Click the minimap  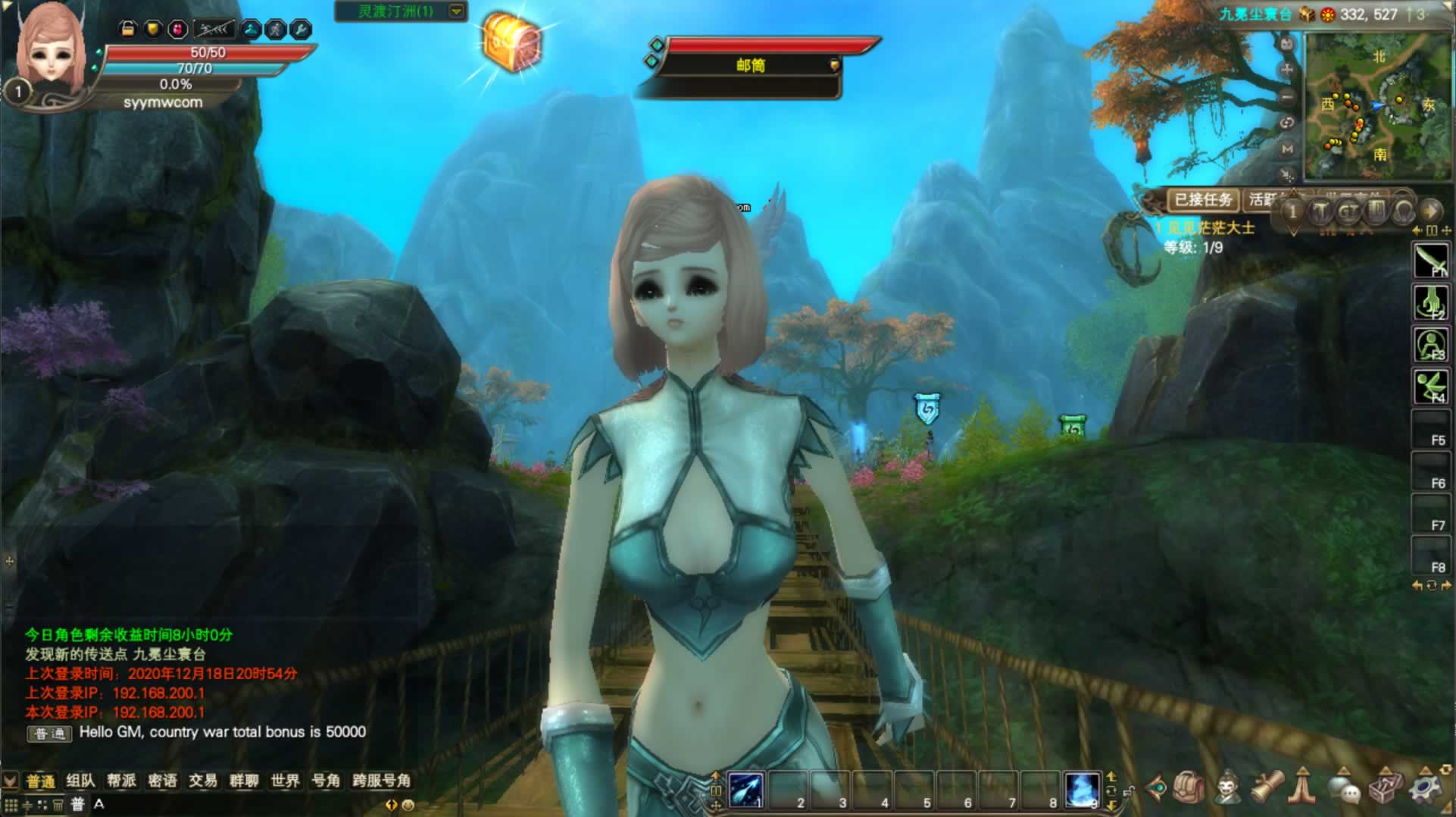(1376, 106)
